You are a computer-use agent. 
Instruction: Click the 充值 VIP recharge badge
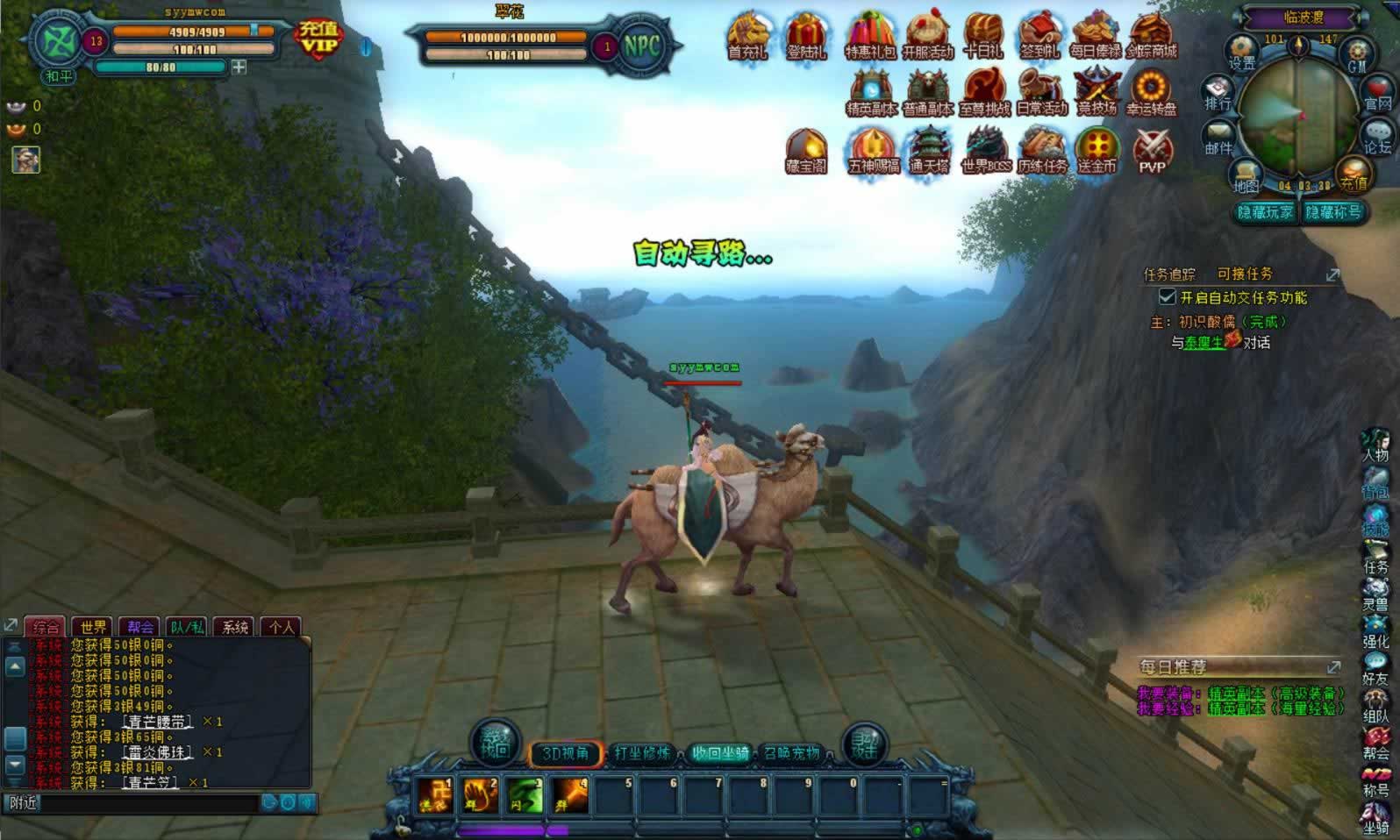318,38
